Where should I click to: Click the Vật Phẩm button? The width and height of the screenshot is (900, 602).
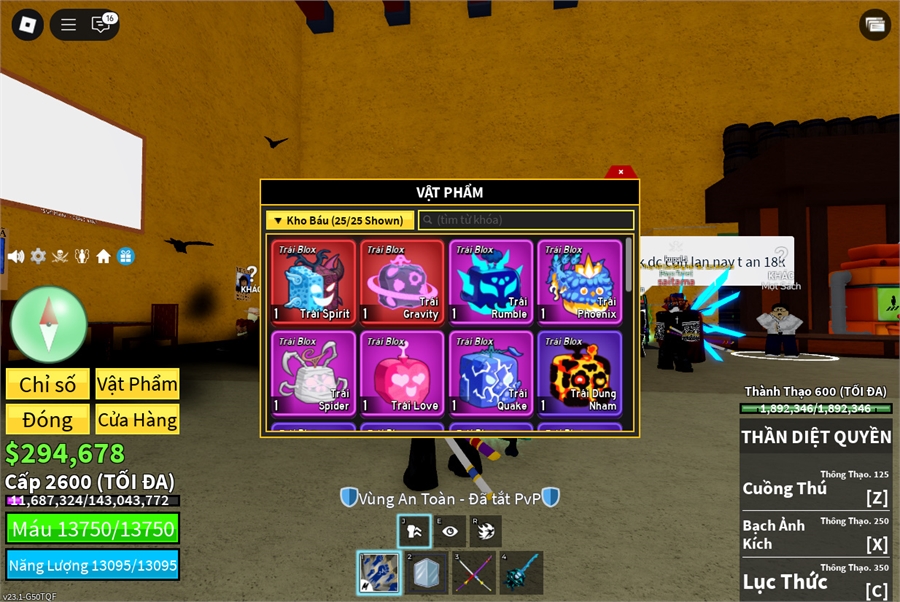point(137,385)
